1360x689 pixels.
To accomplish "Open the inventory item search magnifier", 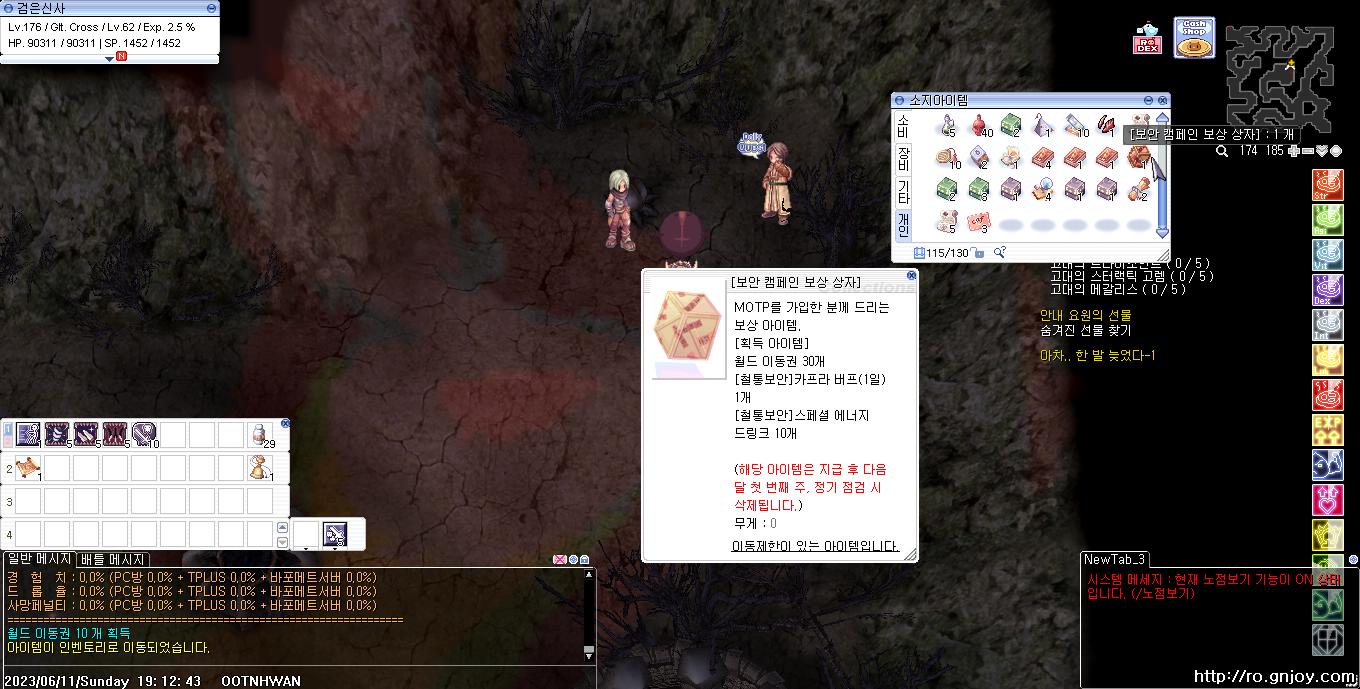I will (999, 252).
